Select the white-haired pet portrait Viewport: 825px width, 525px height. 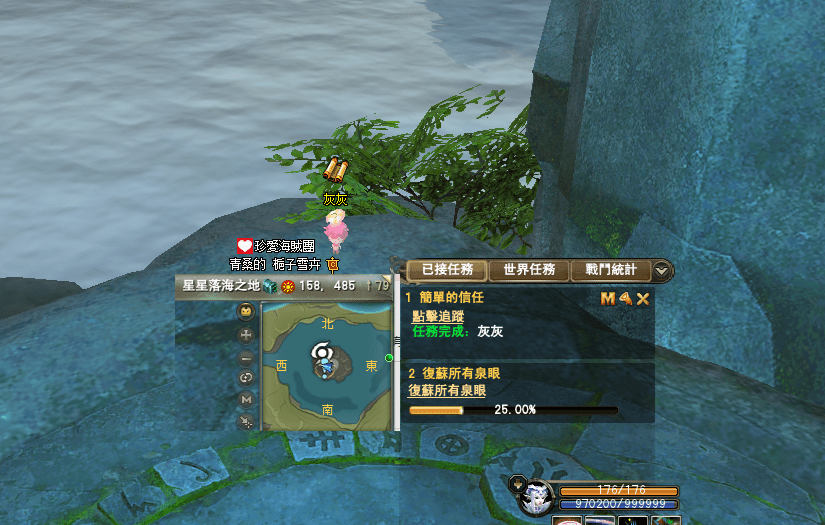point(537,497)
